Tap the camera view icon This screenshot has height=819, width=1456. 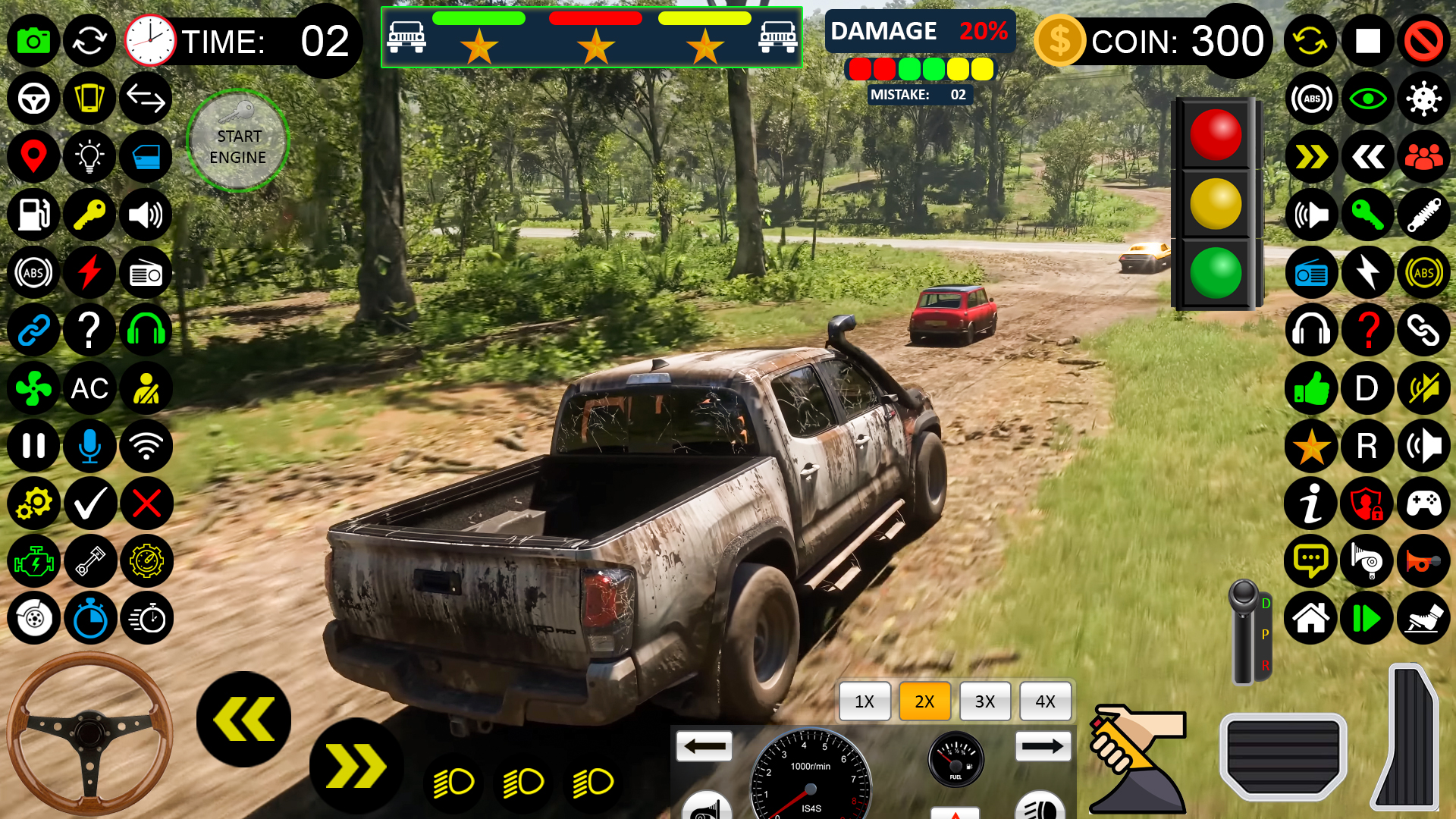click(33, 41)
